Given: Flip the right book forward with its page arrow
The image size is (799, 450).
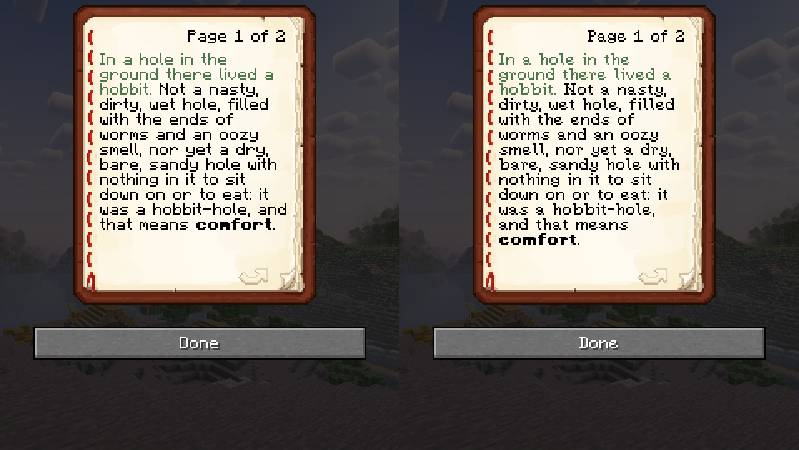Looking at the screenshot, I should pos(653,276).
